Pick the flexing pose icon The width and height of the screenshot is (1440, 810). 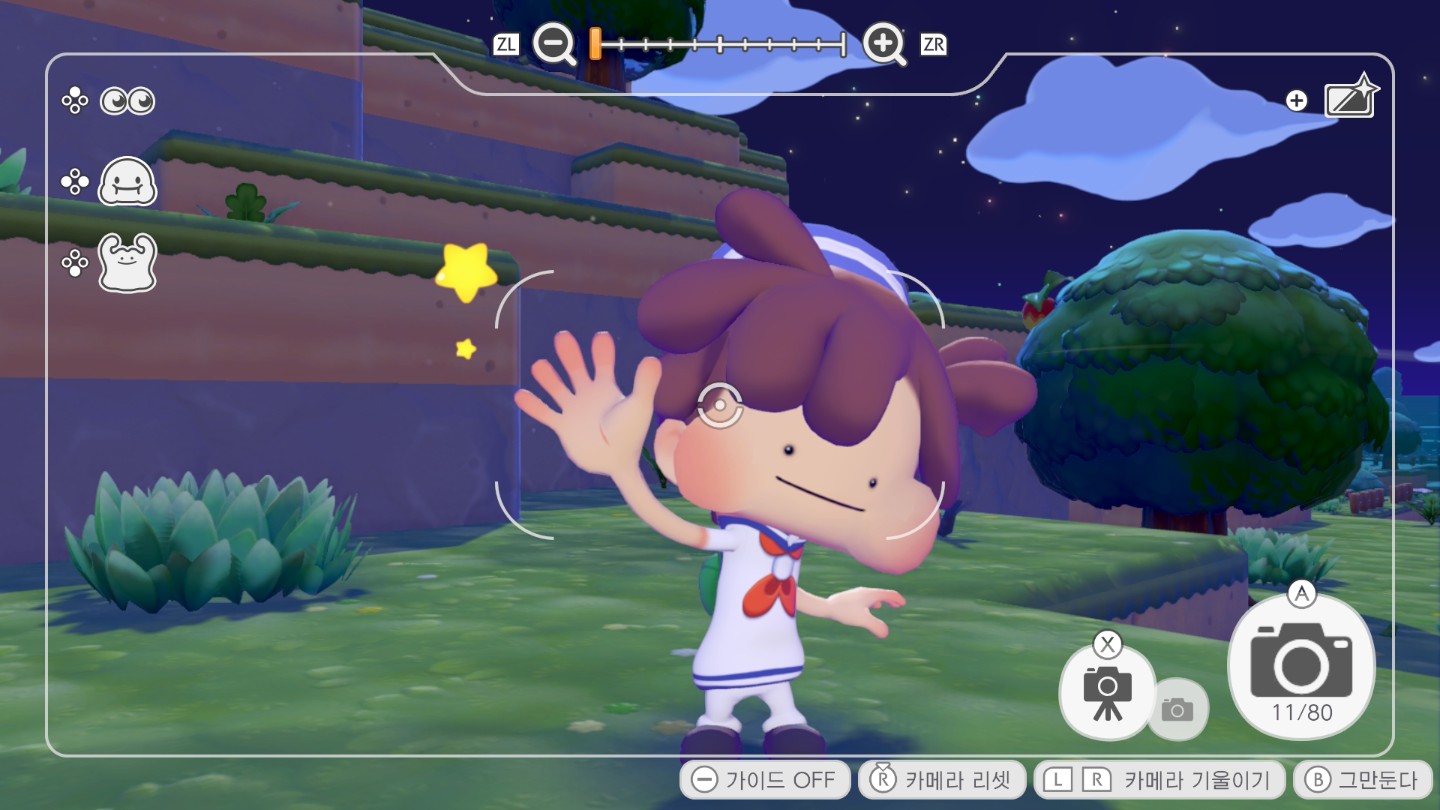pos(127,263)
